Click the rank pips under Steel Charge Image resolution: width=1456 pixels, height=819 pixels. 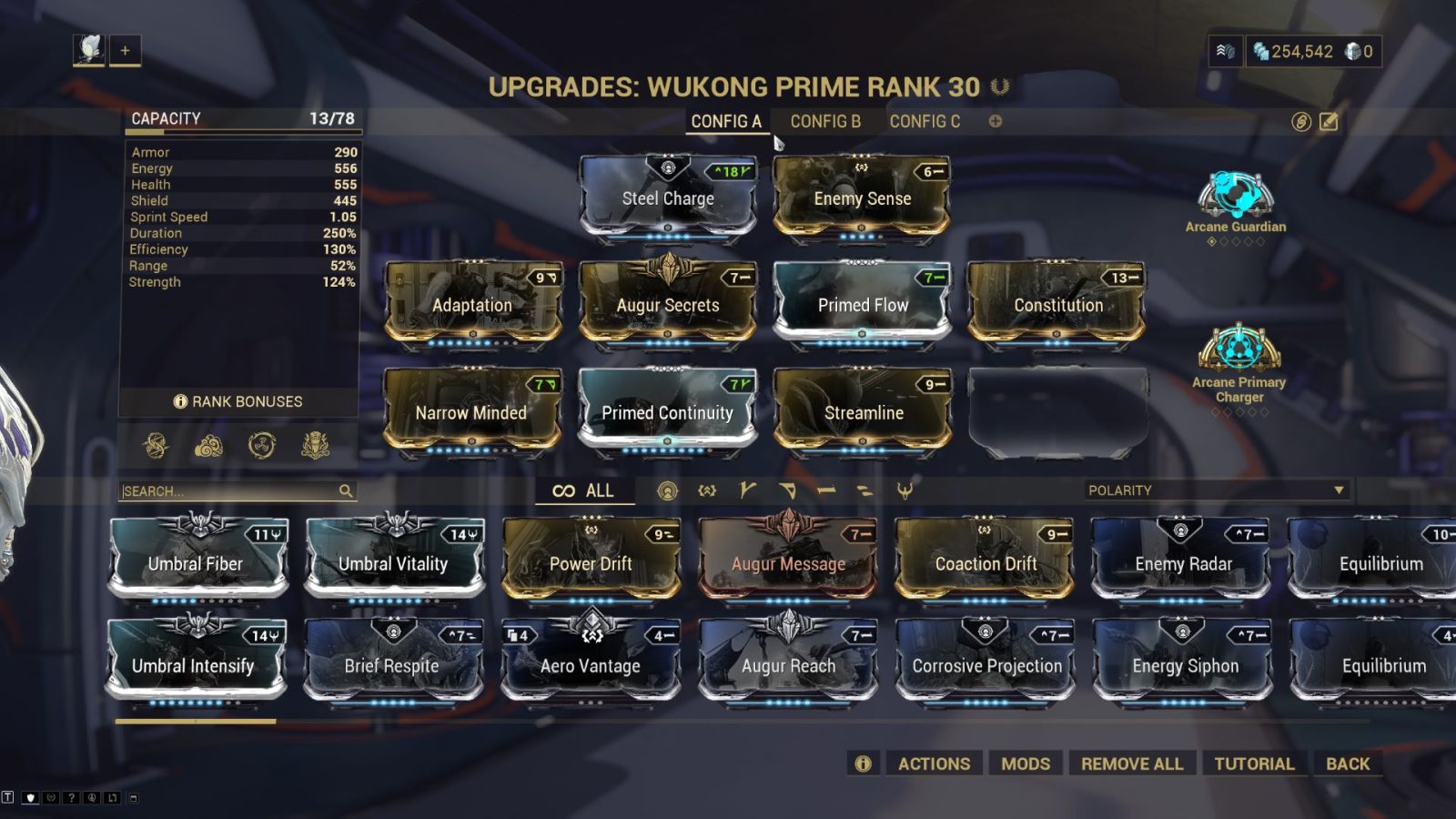(667, 235)
